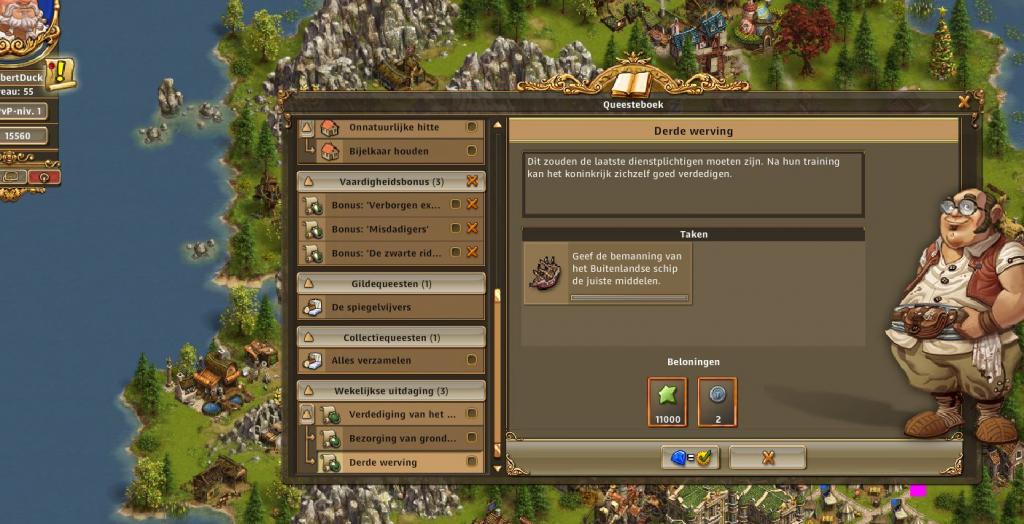The height and width of the screenshot is (524, 1024).
Task: Collapse the Wekelijkse uitdaging category
Action: coord(308,391)
